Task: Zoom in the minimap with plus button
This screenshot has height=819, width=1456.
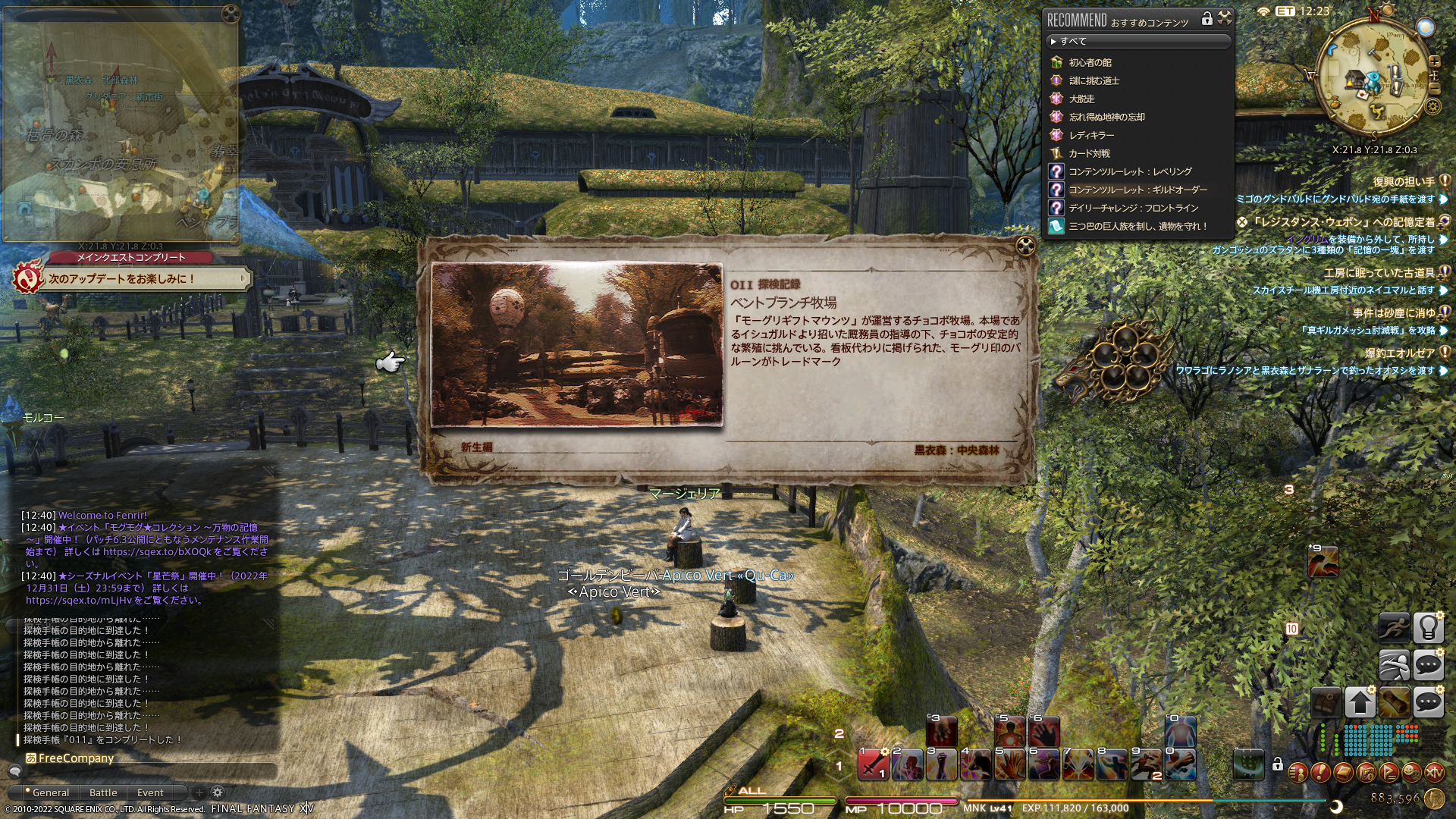Action: [x=1435, y=61]
